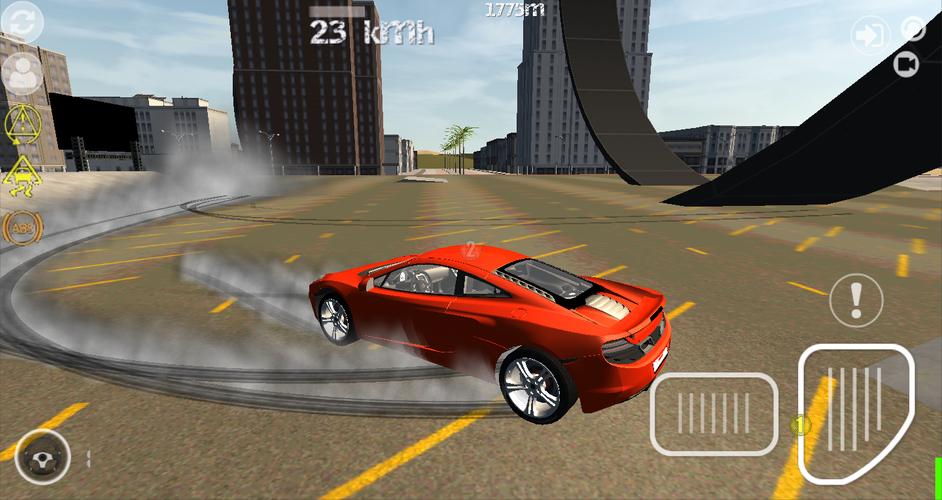Step on the wide brake pedal
Viewport: 942px width, 500px height.
click(714, 414)
